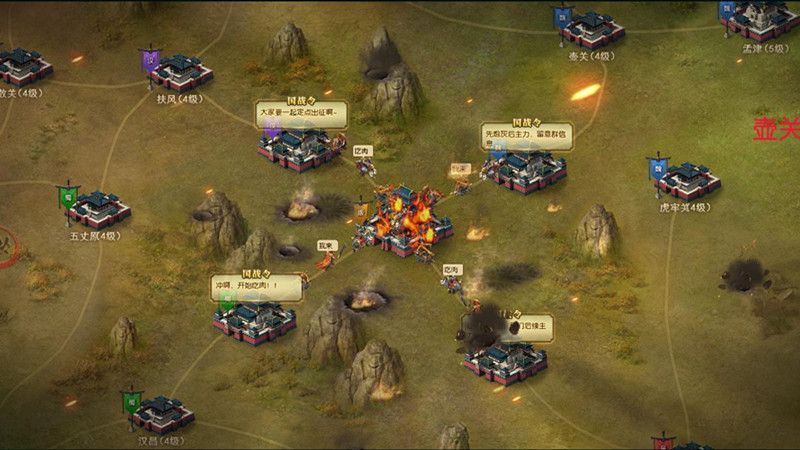800x450 pixels.
Task: Select the 扶风 (4级) city
Action: pyautogui.click(x=180, y=72)
